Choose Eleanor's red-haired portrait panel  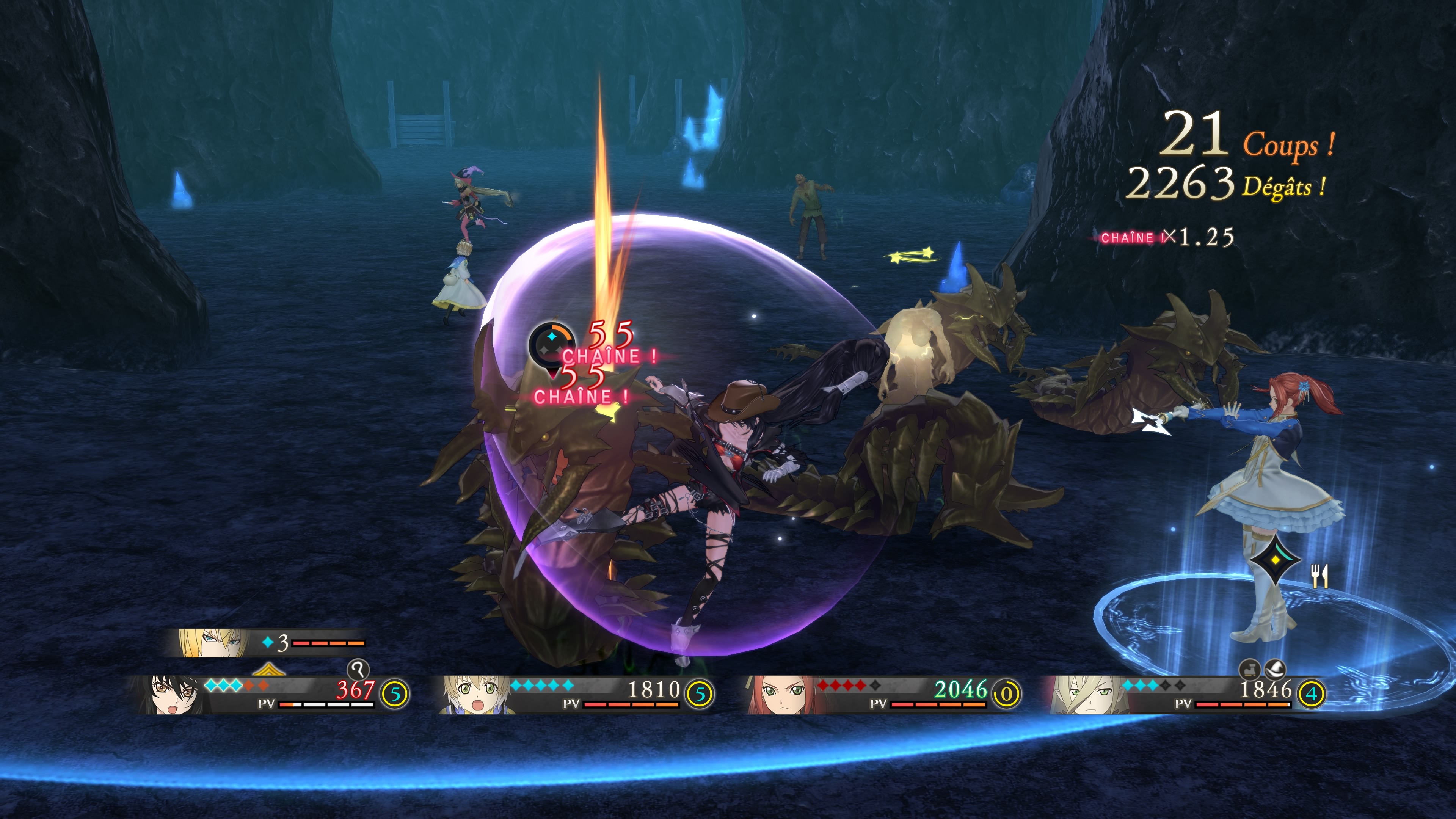tap(779, 695)
